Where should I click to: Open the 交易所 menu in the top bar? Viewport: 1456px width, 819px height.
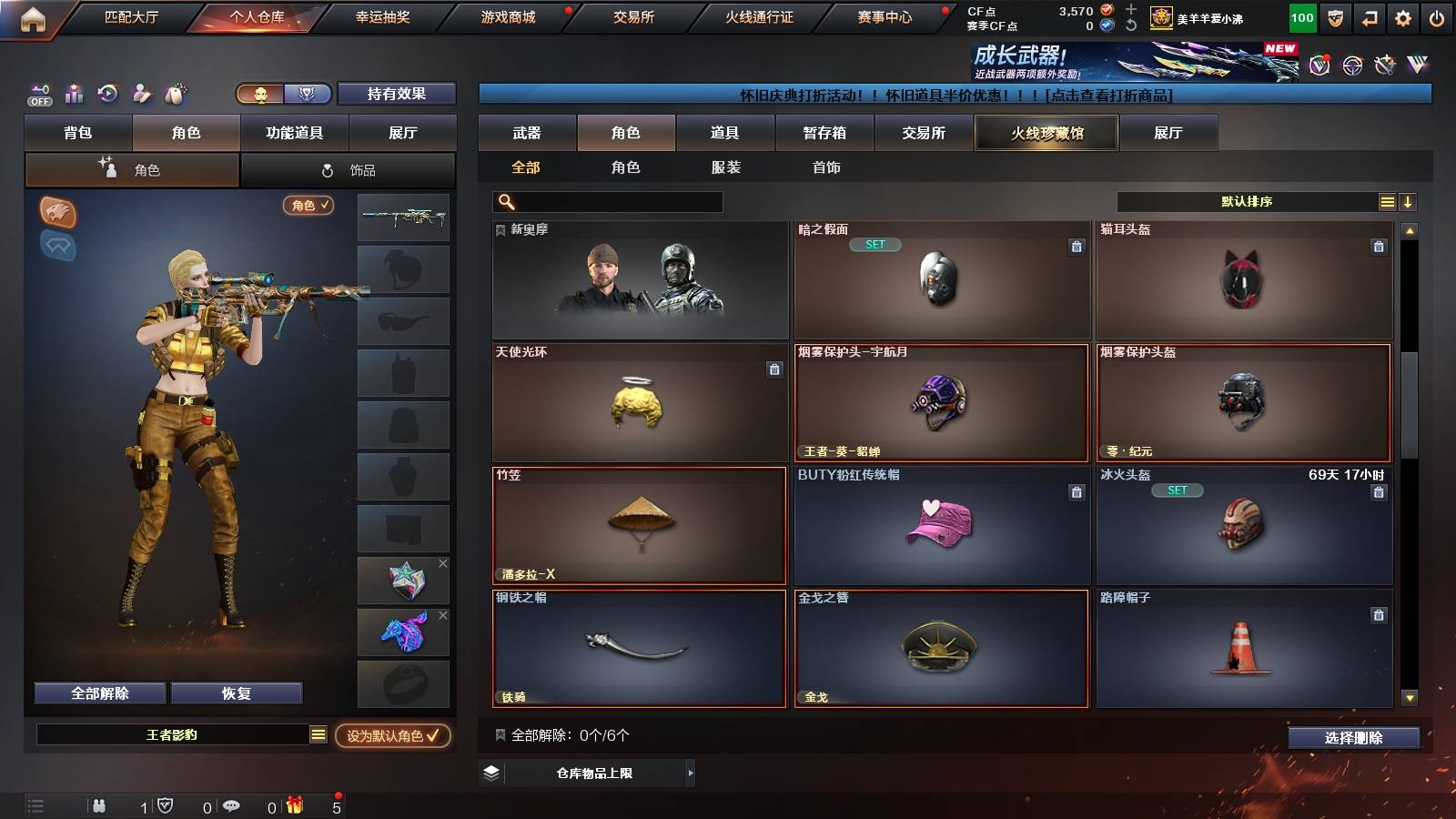pyautogui.click(x=634, y=16)
